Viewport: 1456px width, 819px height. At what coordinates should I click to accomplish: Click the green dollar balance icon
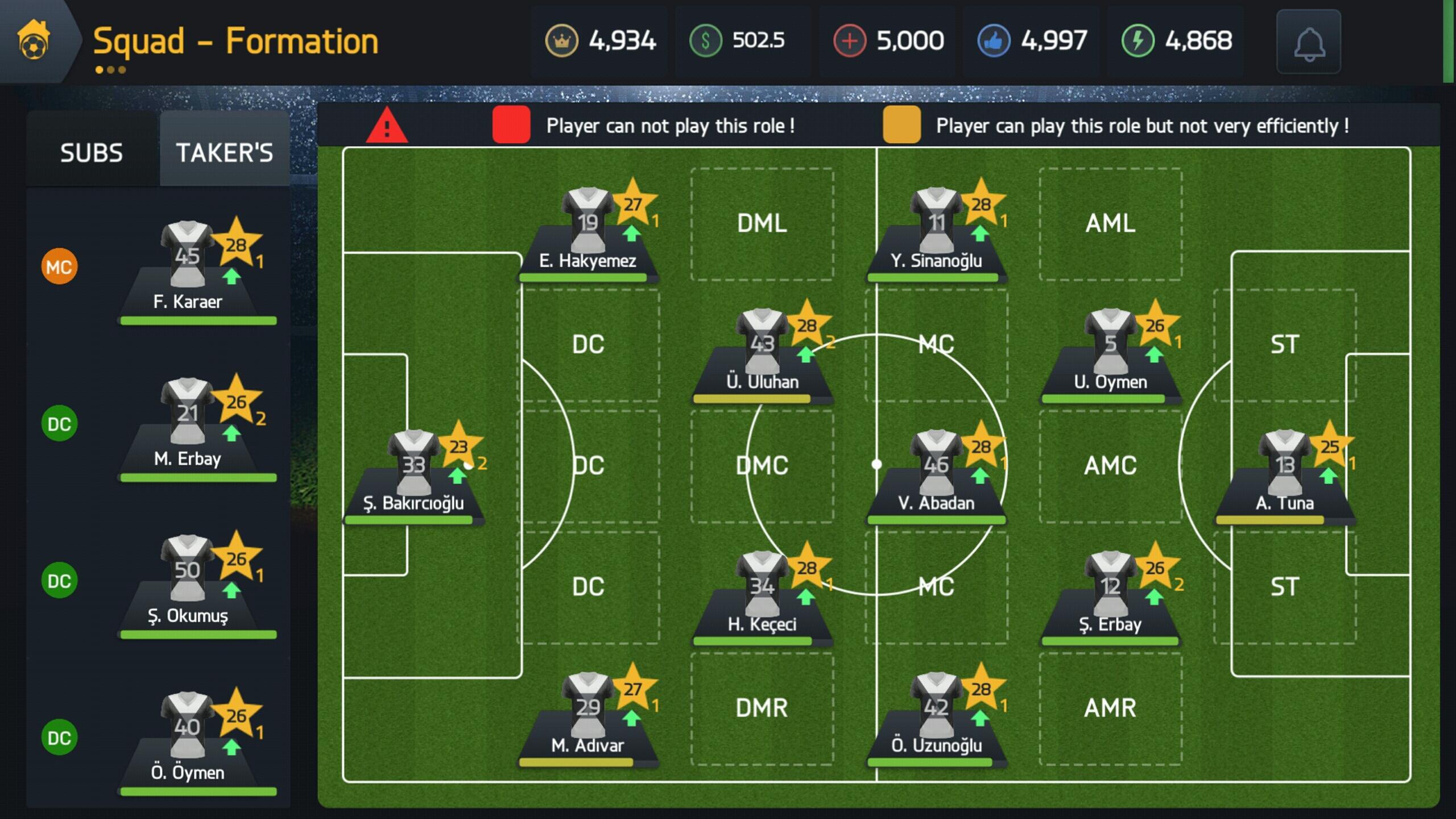tap(705, 41)
